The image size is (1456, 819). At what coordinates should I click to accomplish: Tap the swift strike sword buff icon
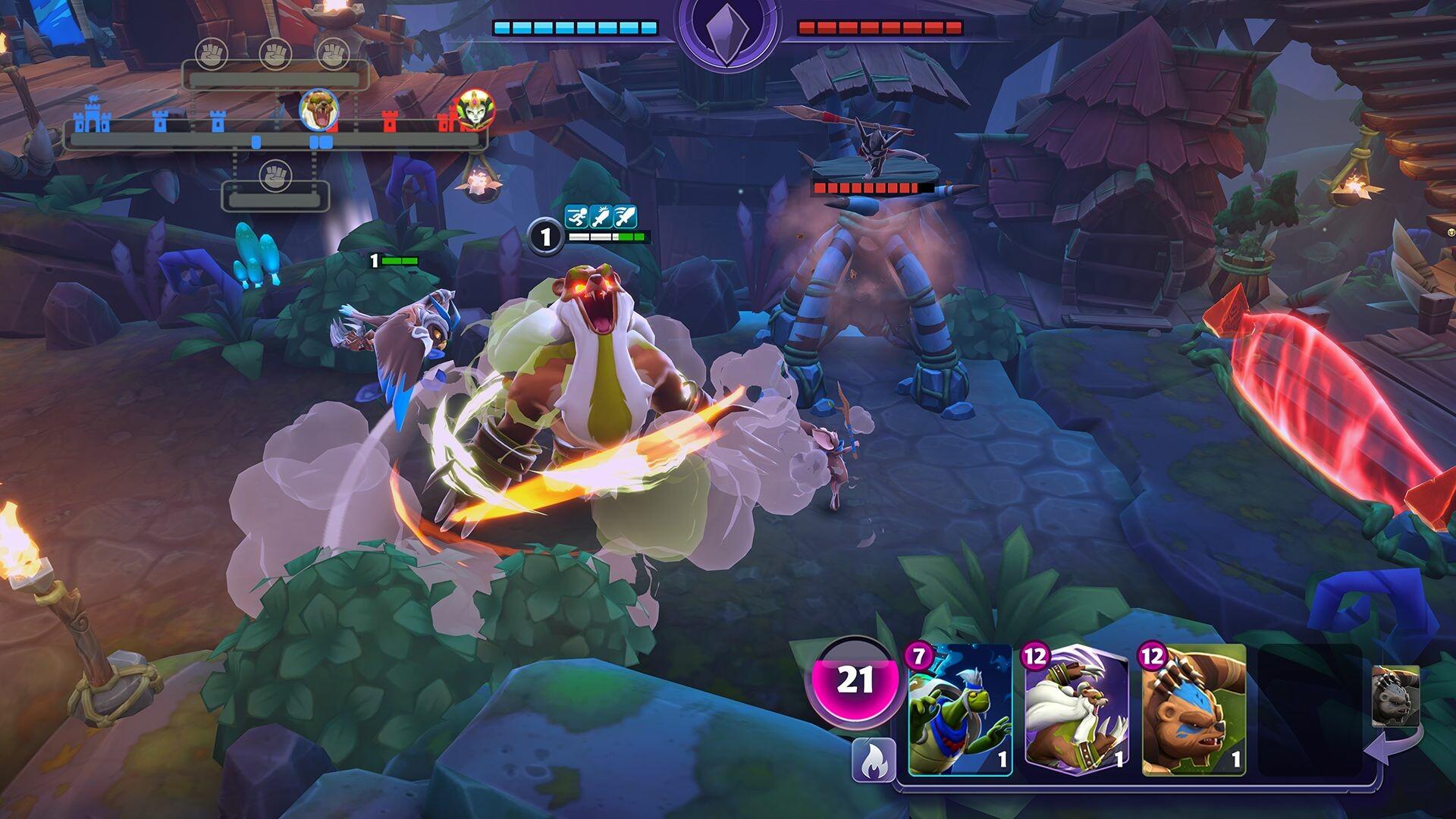[626, 216]
